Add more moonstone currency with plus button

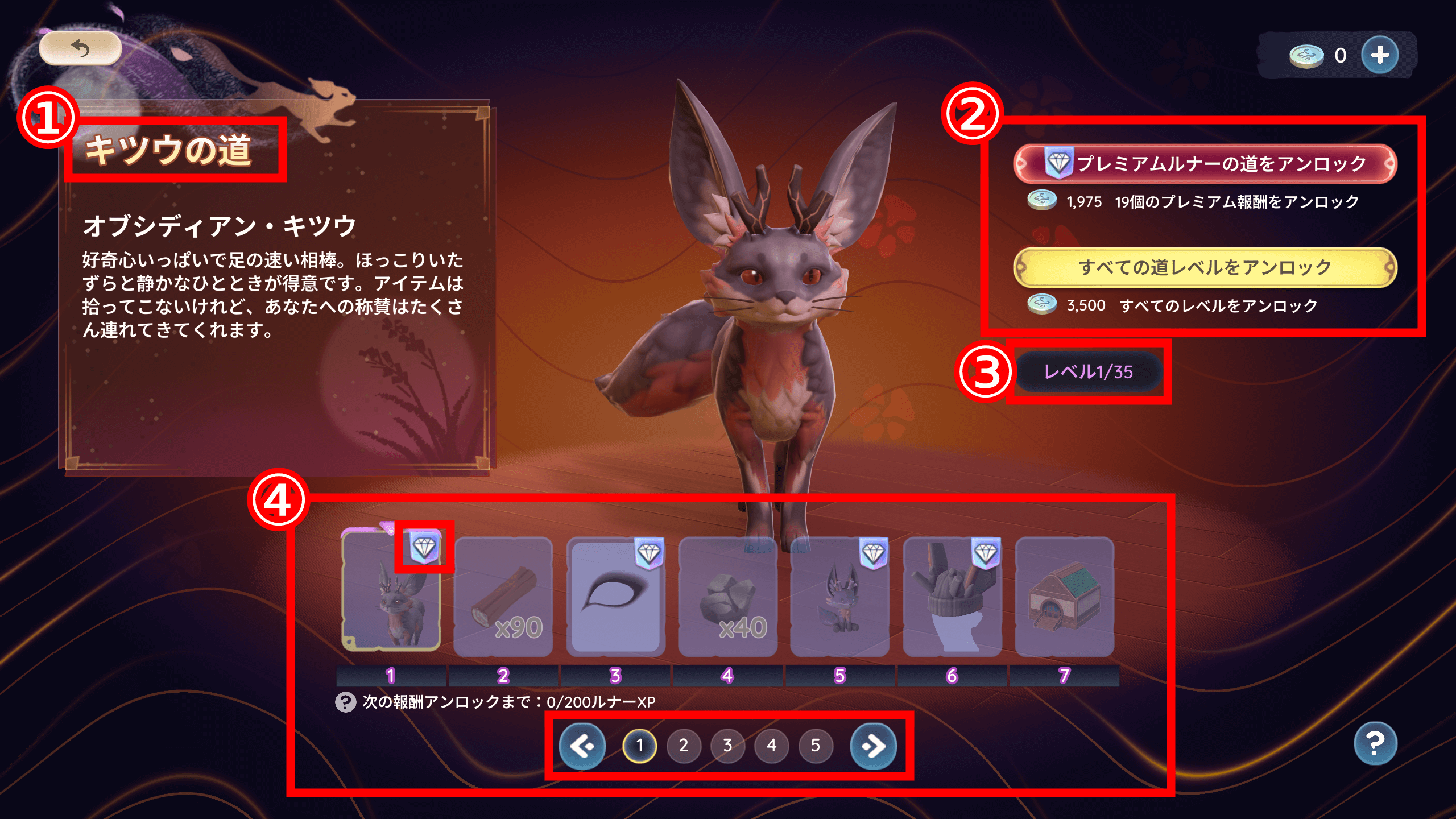[x=1380, y=55]
